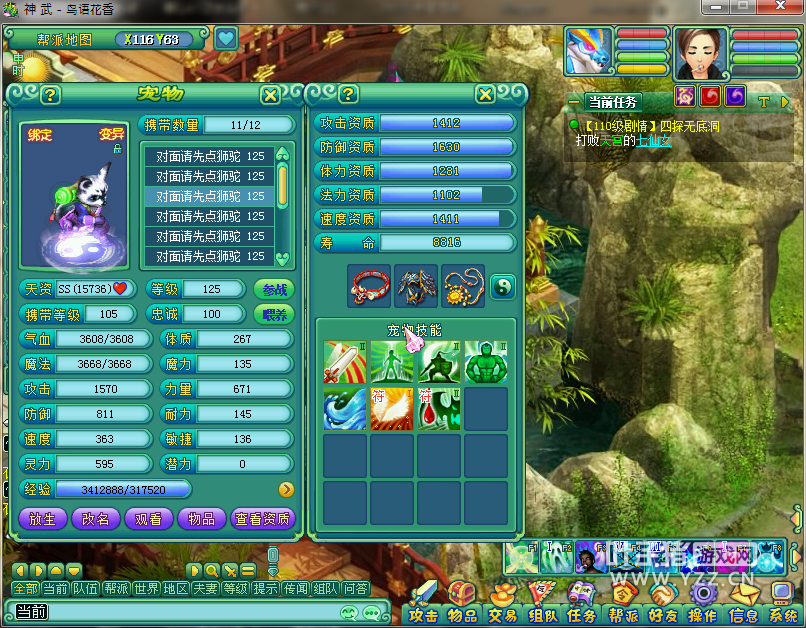806x628 pixels.
Task: Close the pet aptitude panel
Action: click(485, 94)
